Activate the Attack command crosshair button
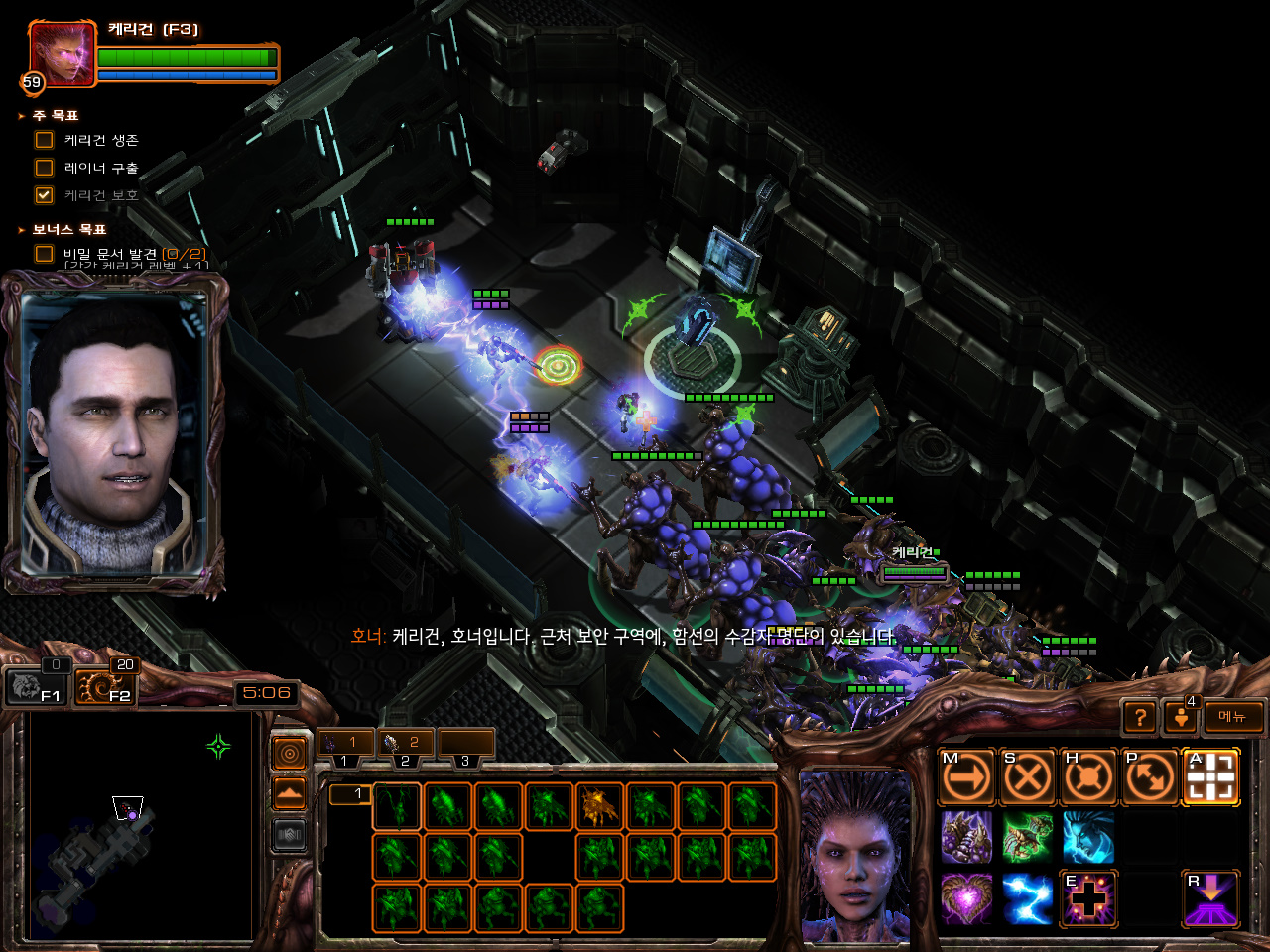Screen dimensions: 1270x952 [1210, 777]
